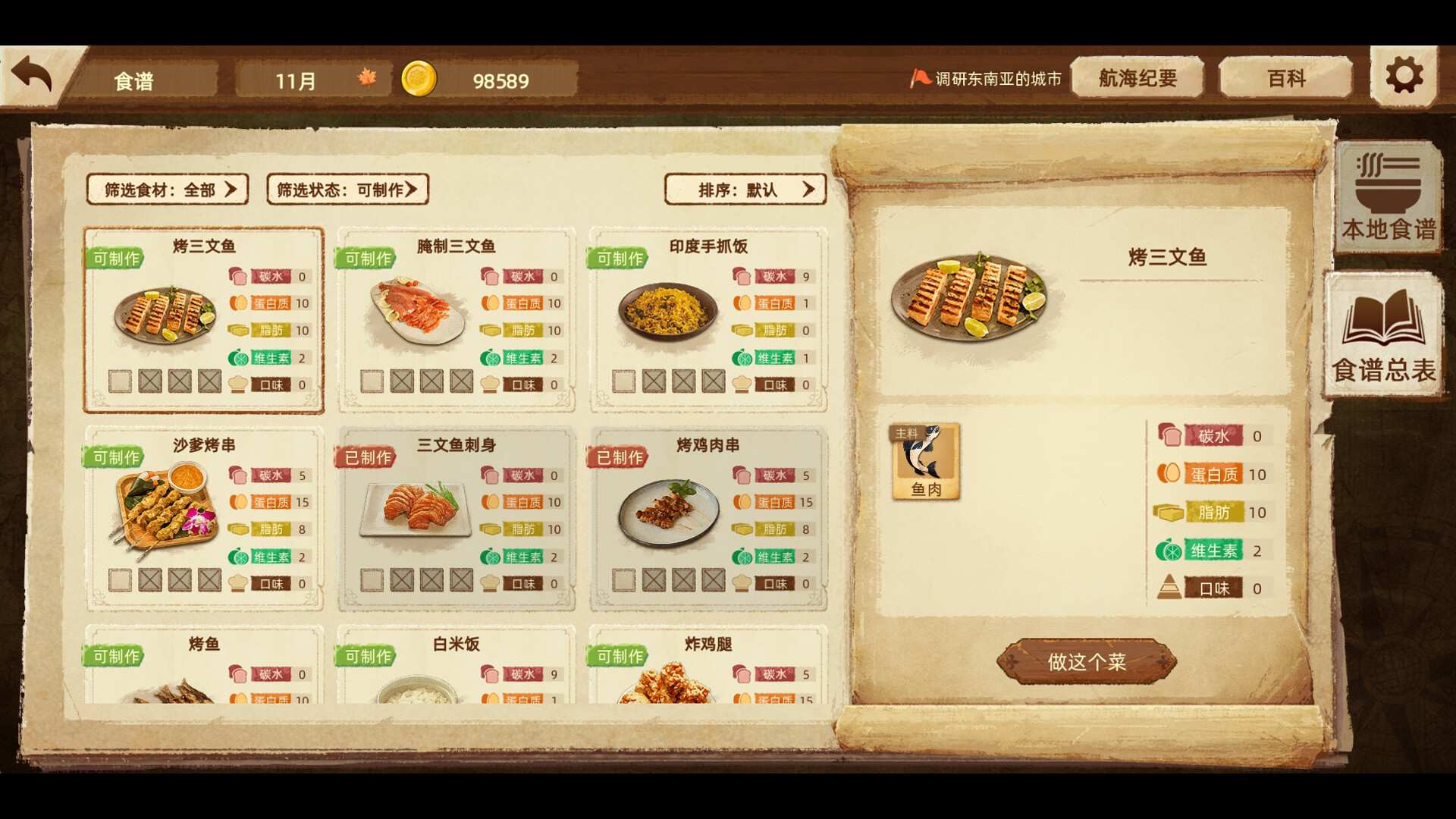Screen dimensions: 1456x819
Task: Select the 印度手抓饭 dish thumbnail
Action: (667, 311)
